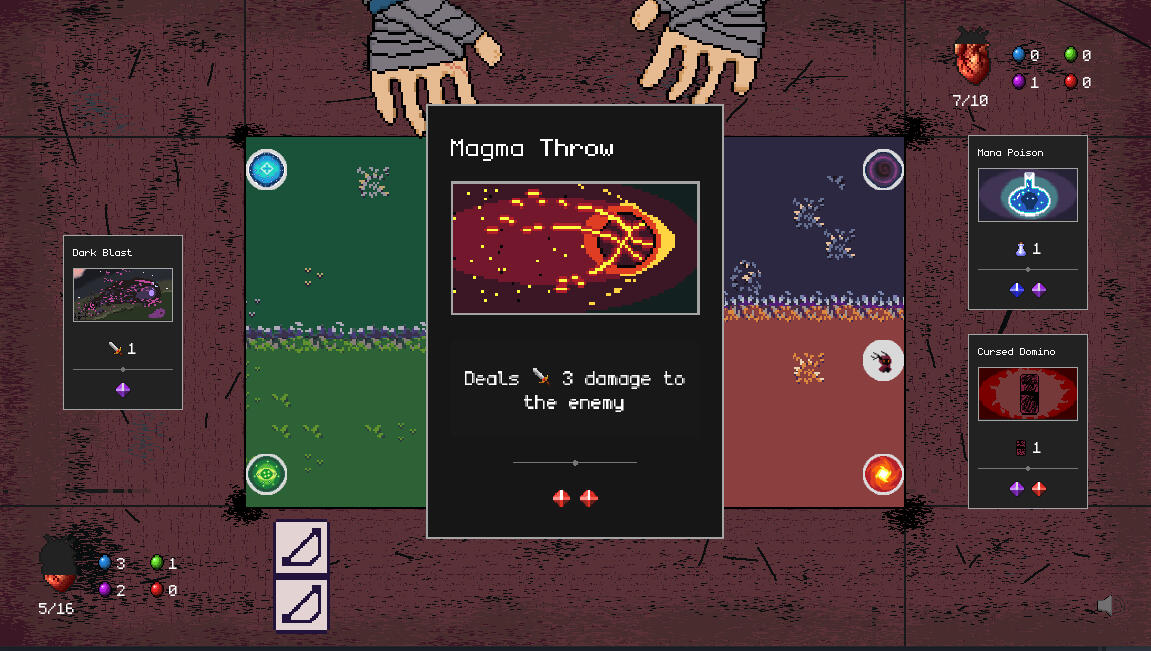The width and height of the screenshot is (1151, 651).
Task: Select the Magma Throw card
Action: click(x=575, y=320)
